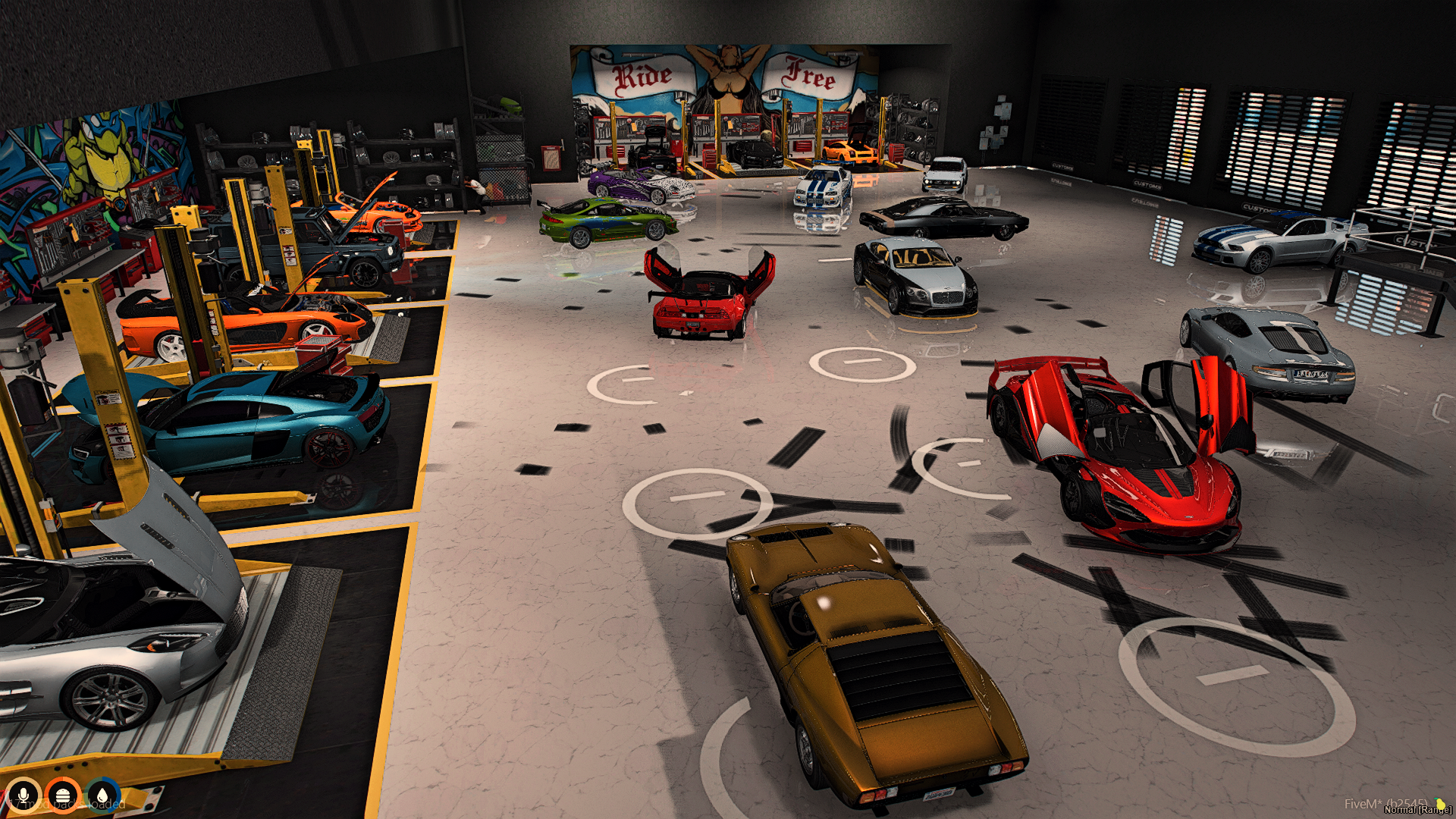Click the microphone voice status icon
The image size is (1456, 819).
coord(24,795)
